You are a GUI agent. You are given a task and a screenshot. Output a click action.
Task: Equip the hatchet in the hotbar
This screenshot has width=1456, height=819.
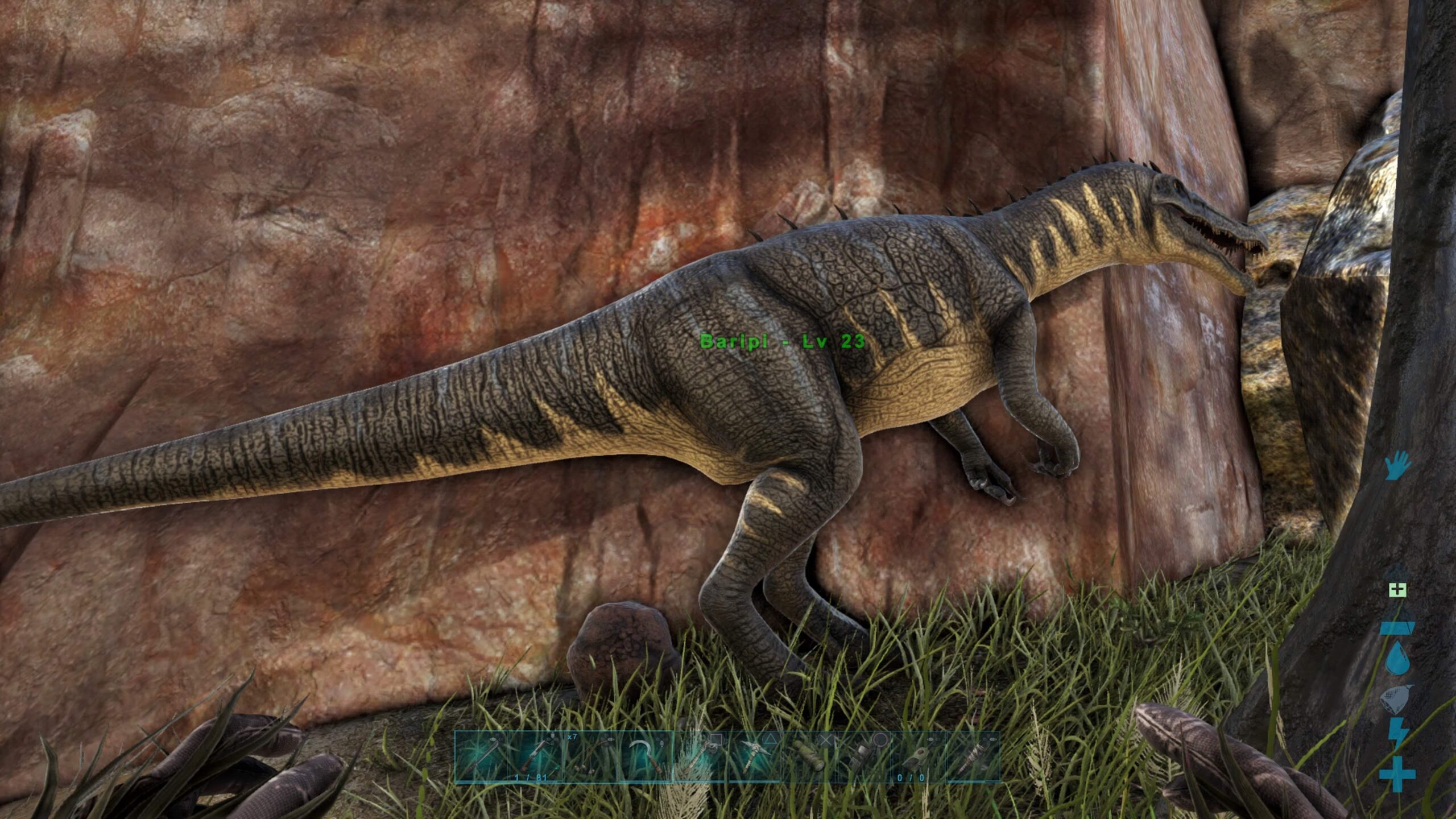[x=700, y=756]
